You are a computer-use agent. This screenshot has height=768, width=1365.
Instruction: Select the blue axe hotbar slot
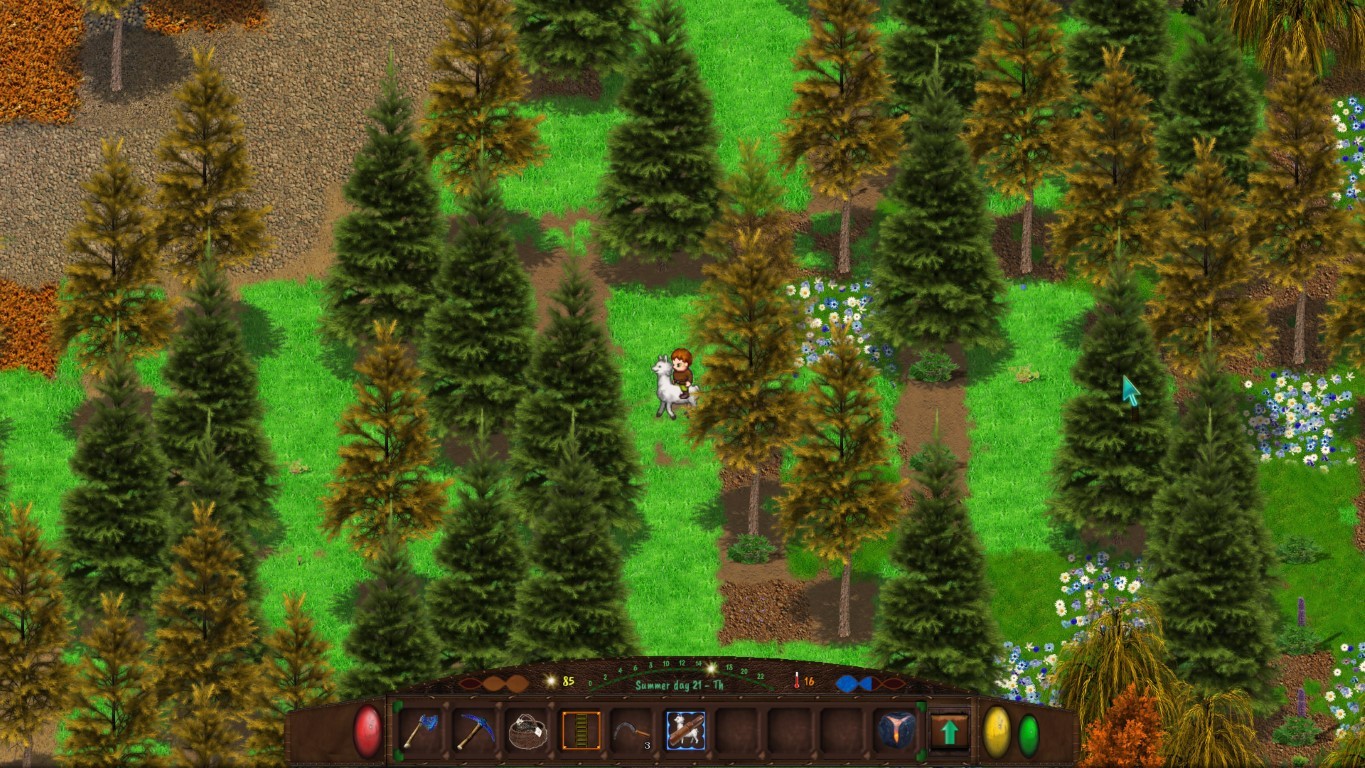pyautogui.click(x=421, y=731)
